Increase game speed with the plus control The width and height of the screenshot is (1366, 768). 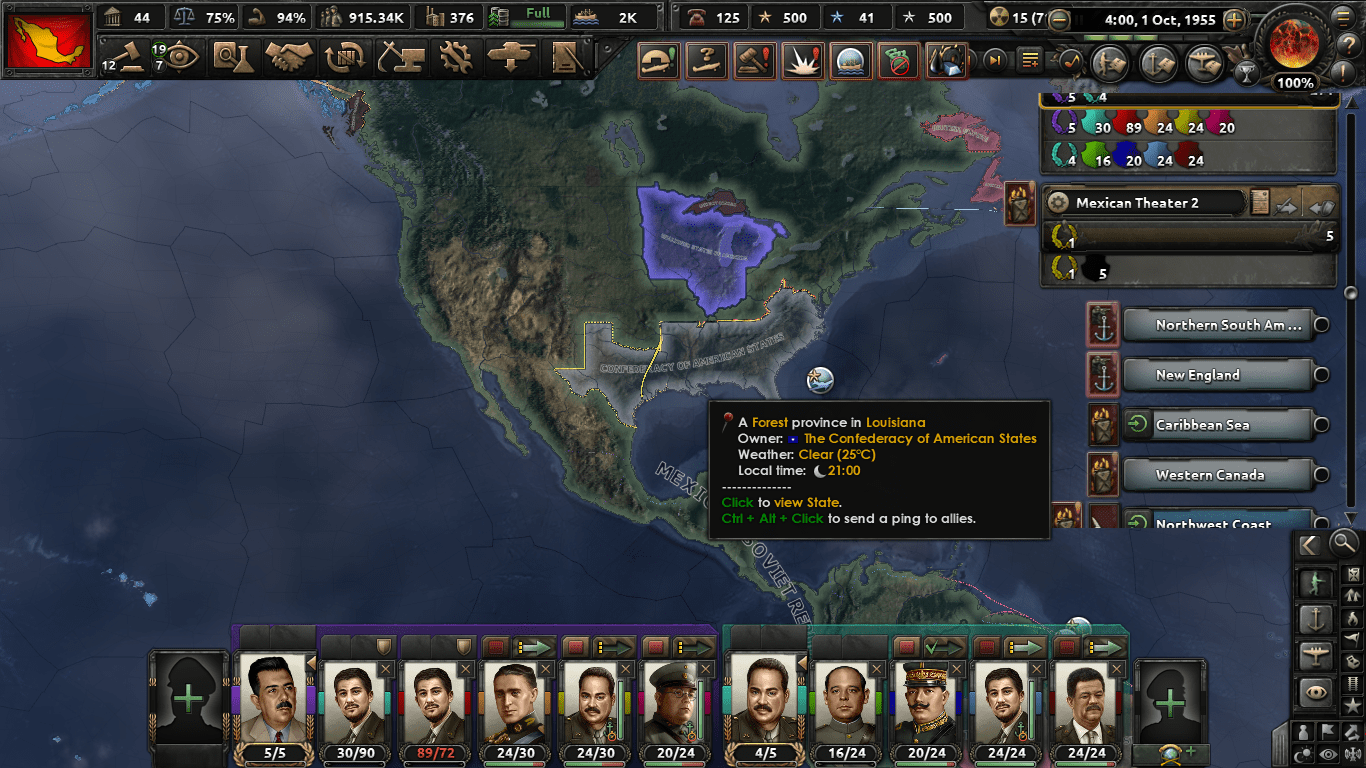pyautogui.click(x=1234, y=19)
